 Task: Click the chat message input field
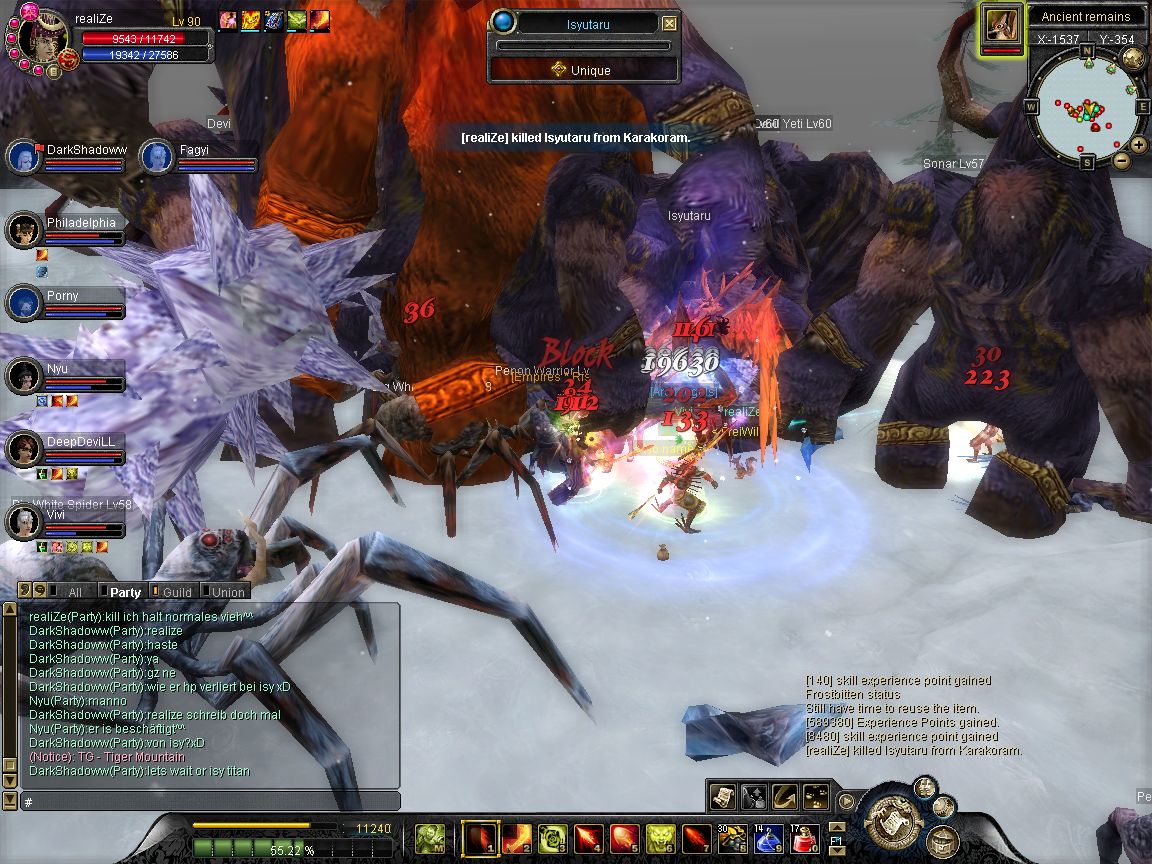[x=210, y=802]
